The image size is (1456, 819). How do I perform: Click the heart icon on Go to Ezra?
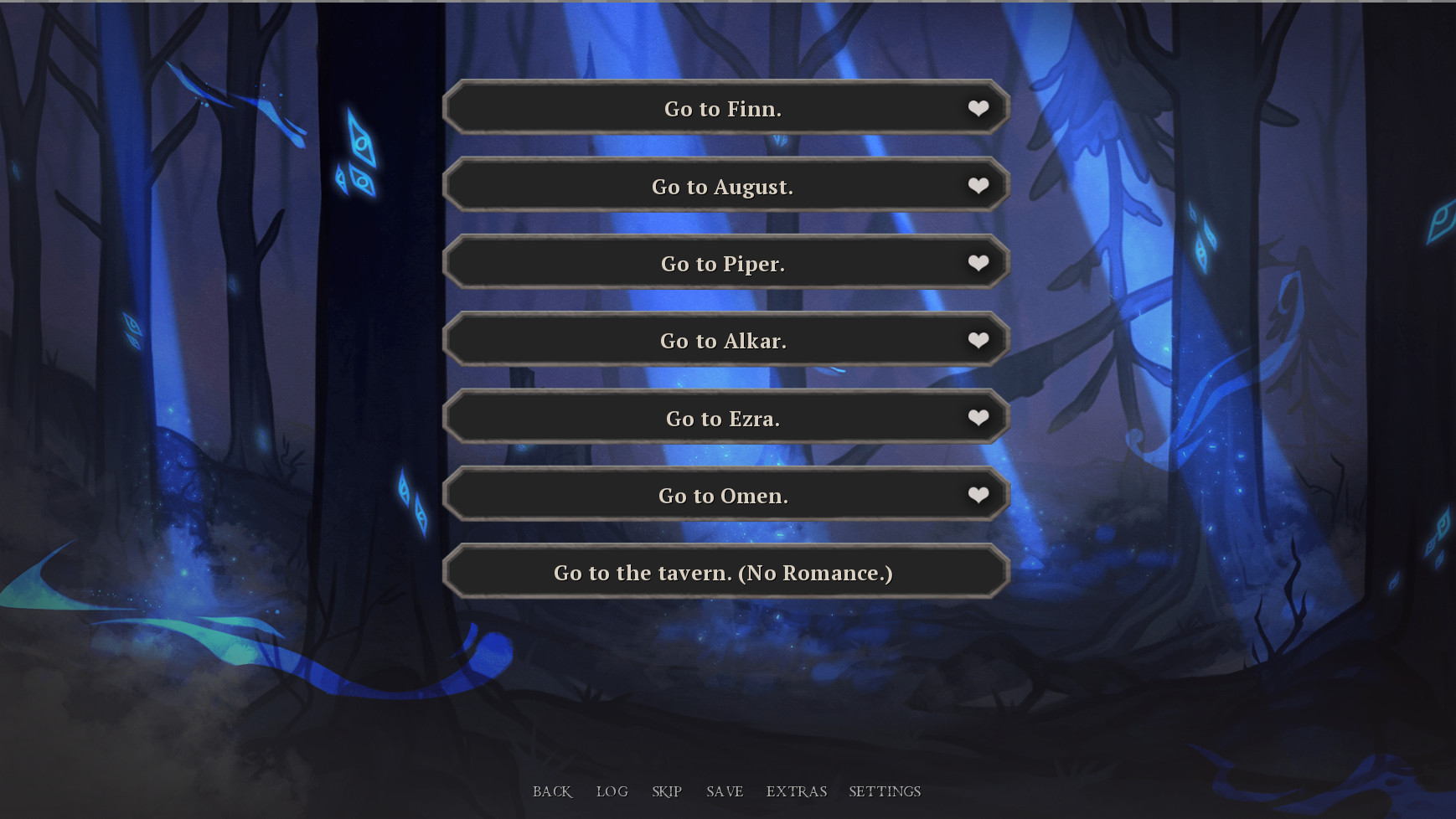978,417
